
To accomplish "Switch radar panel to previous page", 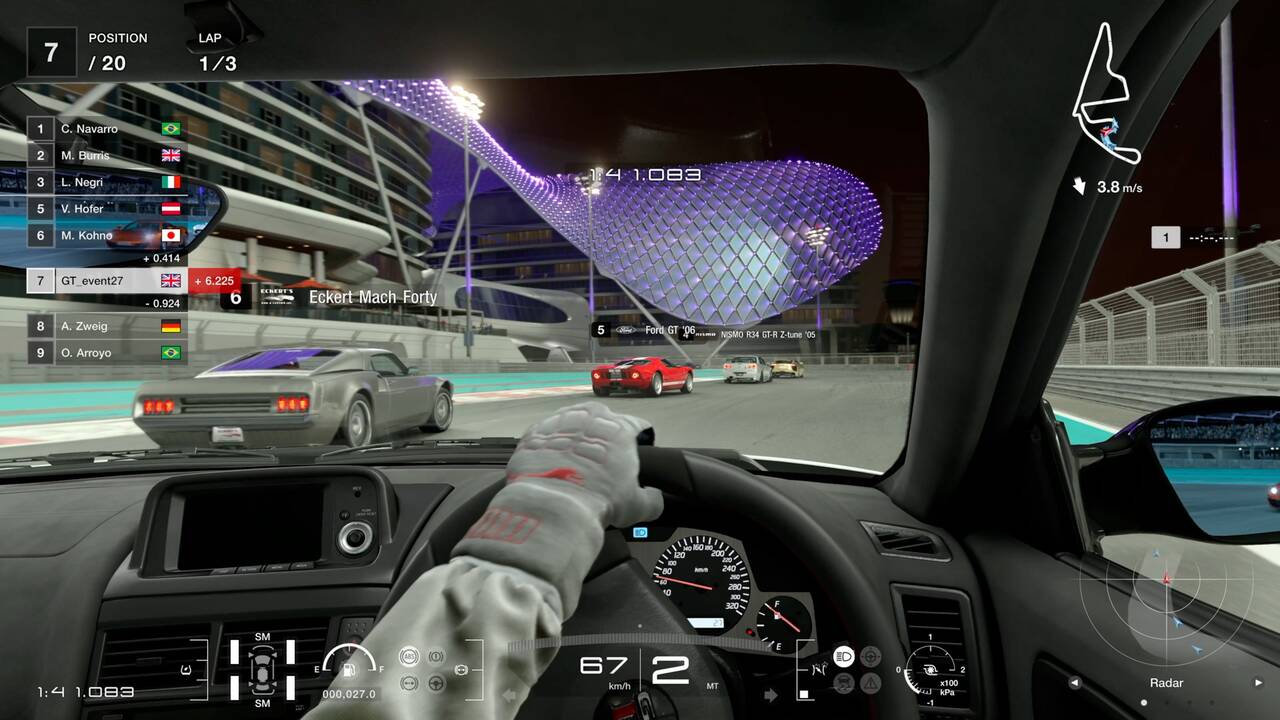I will click(x=1075, y=683).
